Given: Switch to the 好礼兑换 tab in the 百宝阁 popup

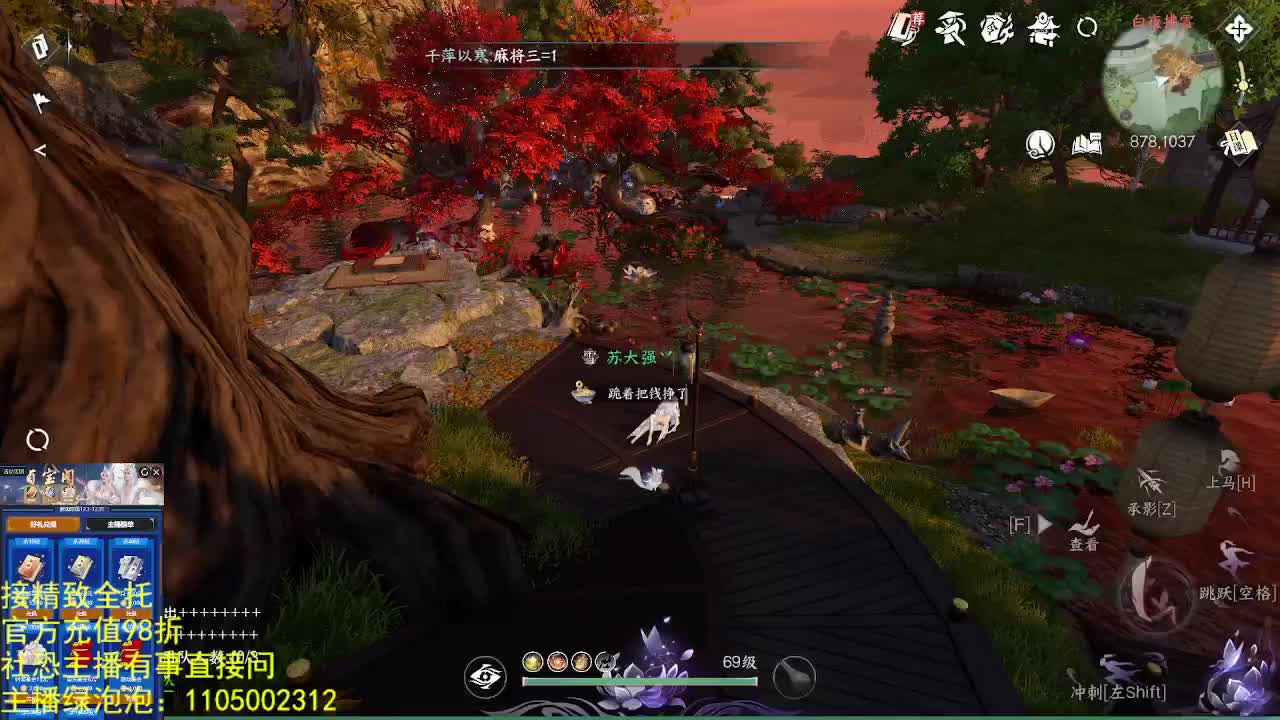Looking at the screenshot, I should coord(44,524).
